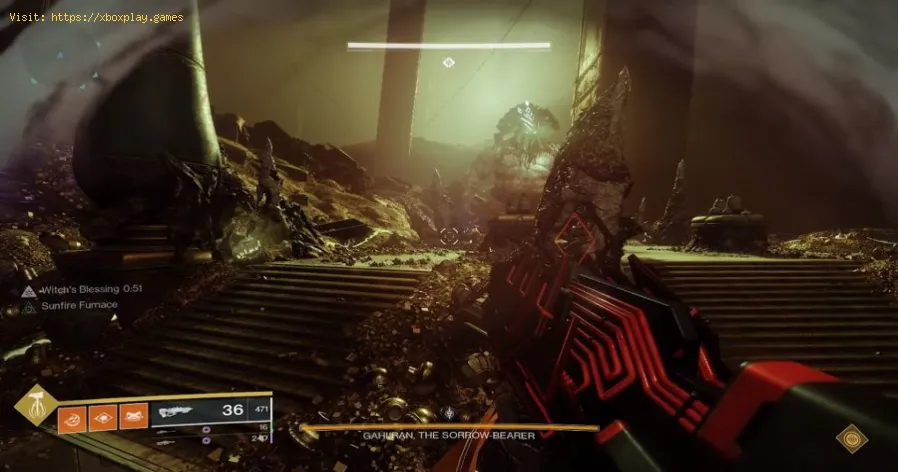This screenshot has width=898, height=472.
Task: Select the objective marker diamond above the boss
Action: point(448,62)
